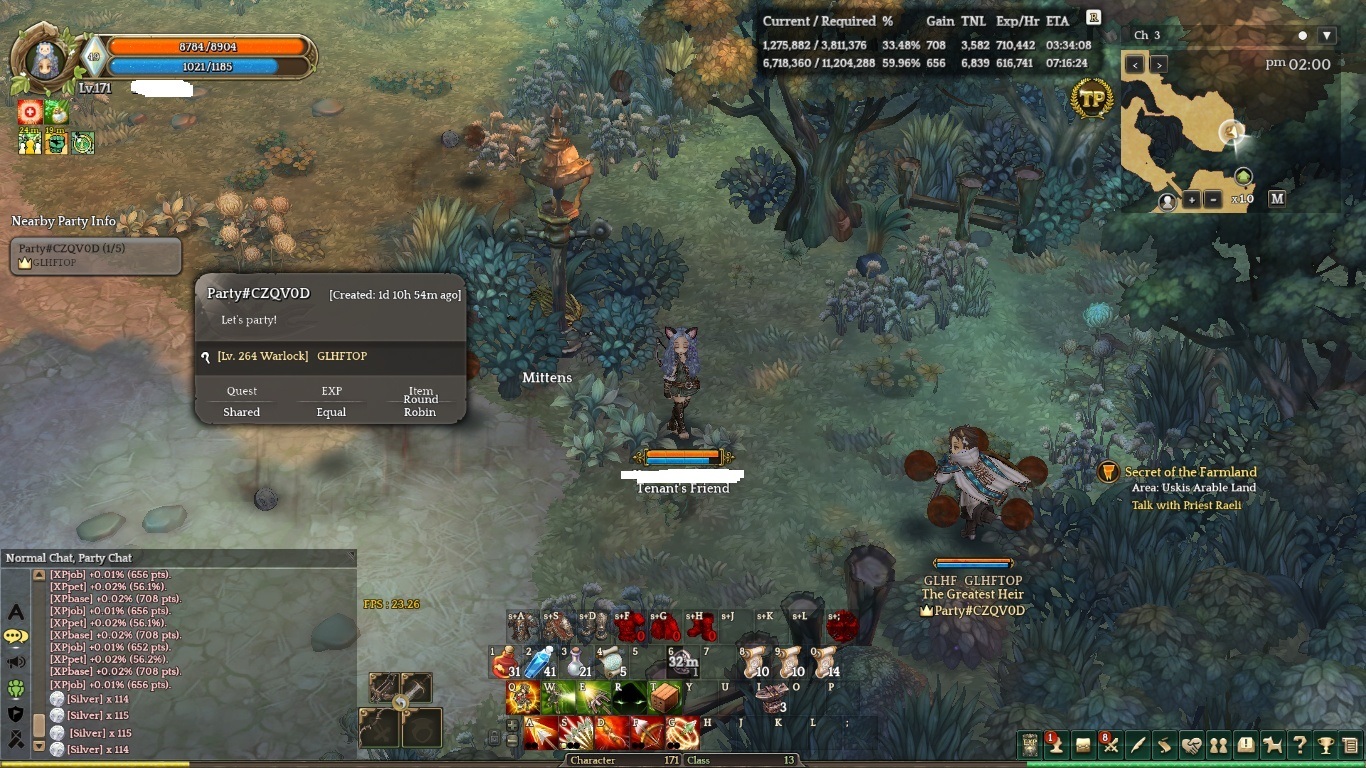Activate the green hooded figure skill on R

pyautogui.click(x=630, y=698)
